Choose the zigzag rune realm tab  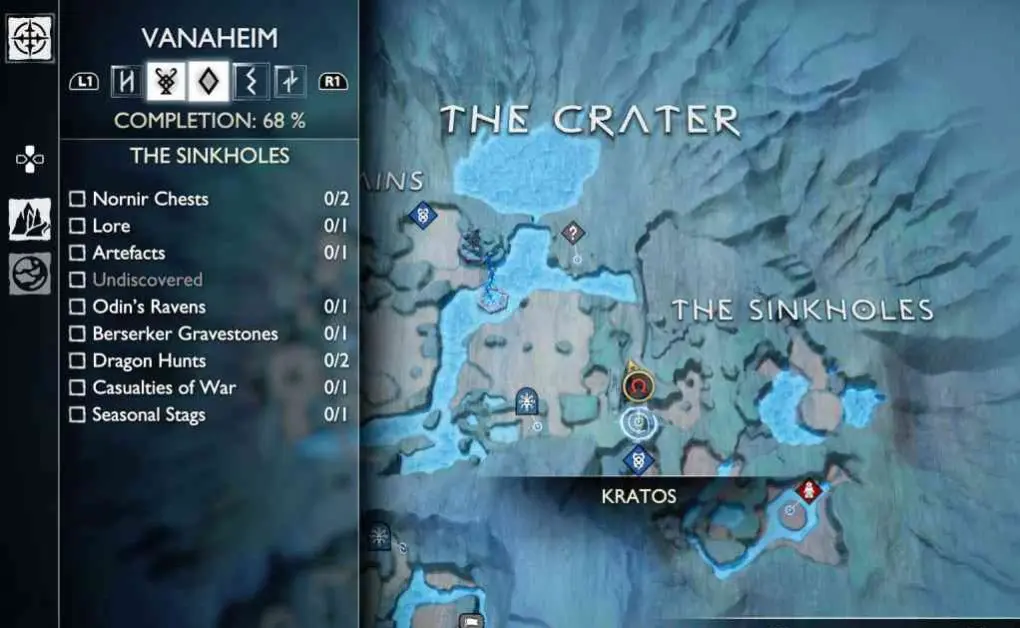tap(250, 82)
